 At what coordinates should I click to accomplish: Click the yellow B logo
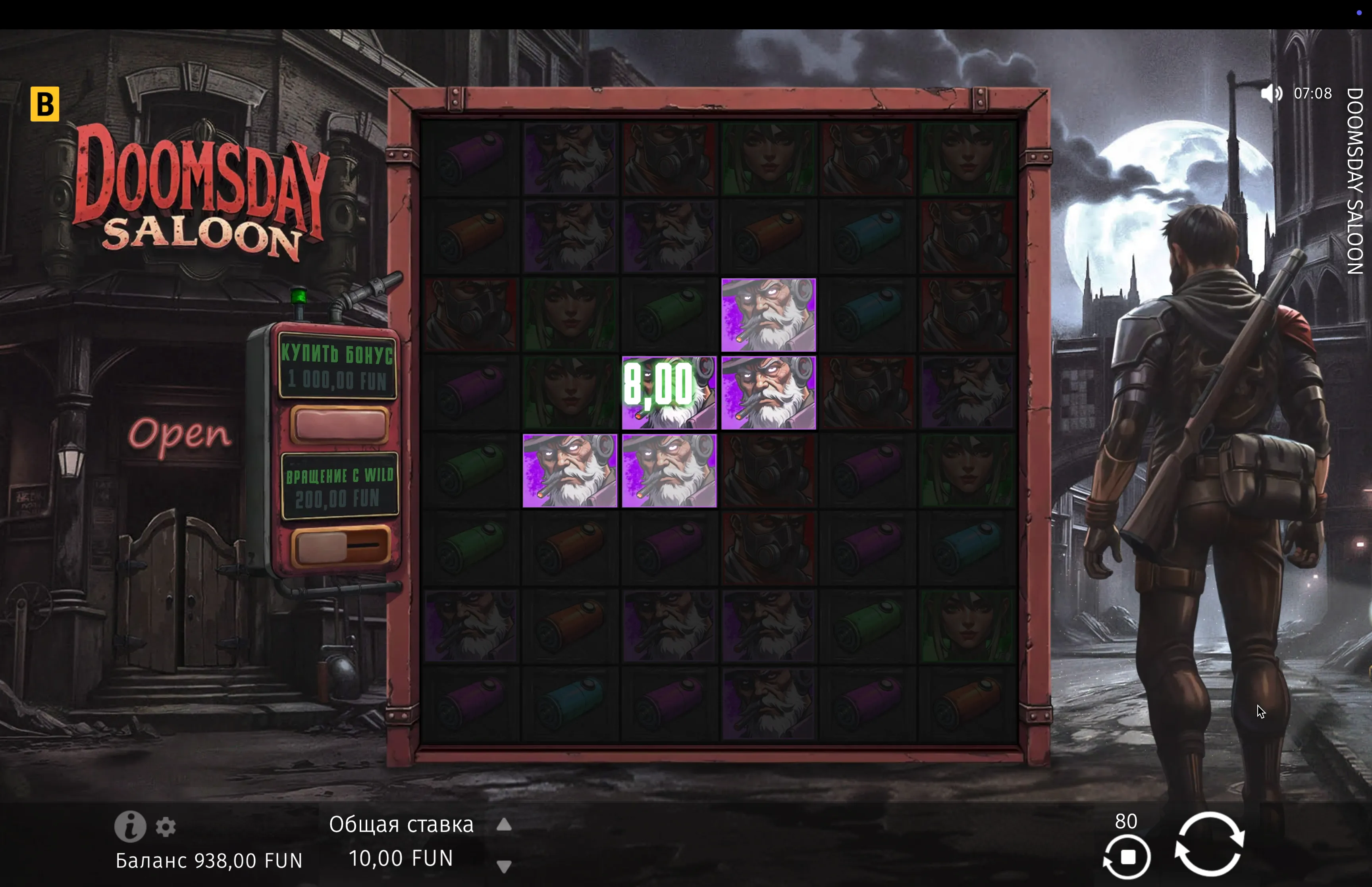point(45,104)
